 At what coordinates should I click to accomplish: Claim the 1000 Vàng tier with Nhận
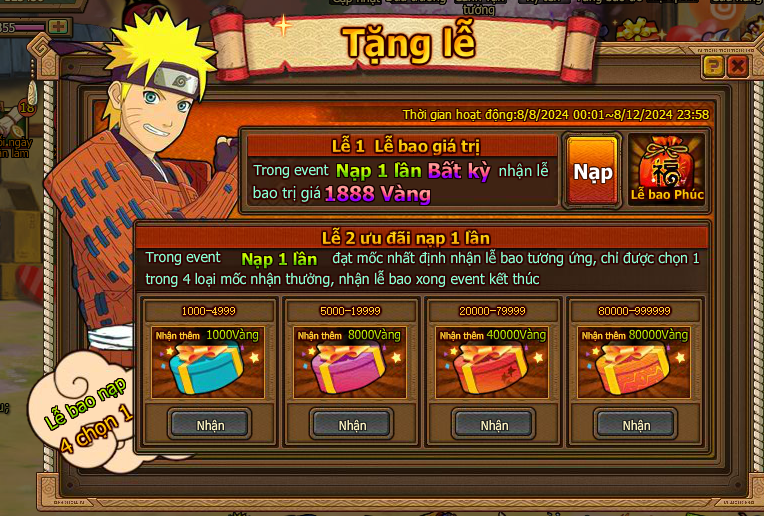(x=210, y=424)
